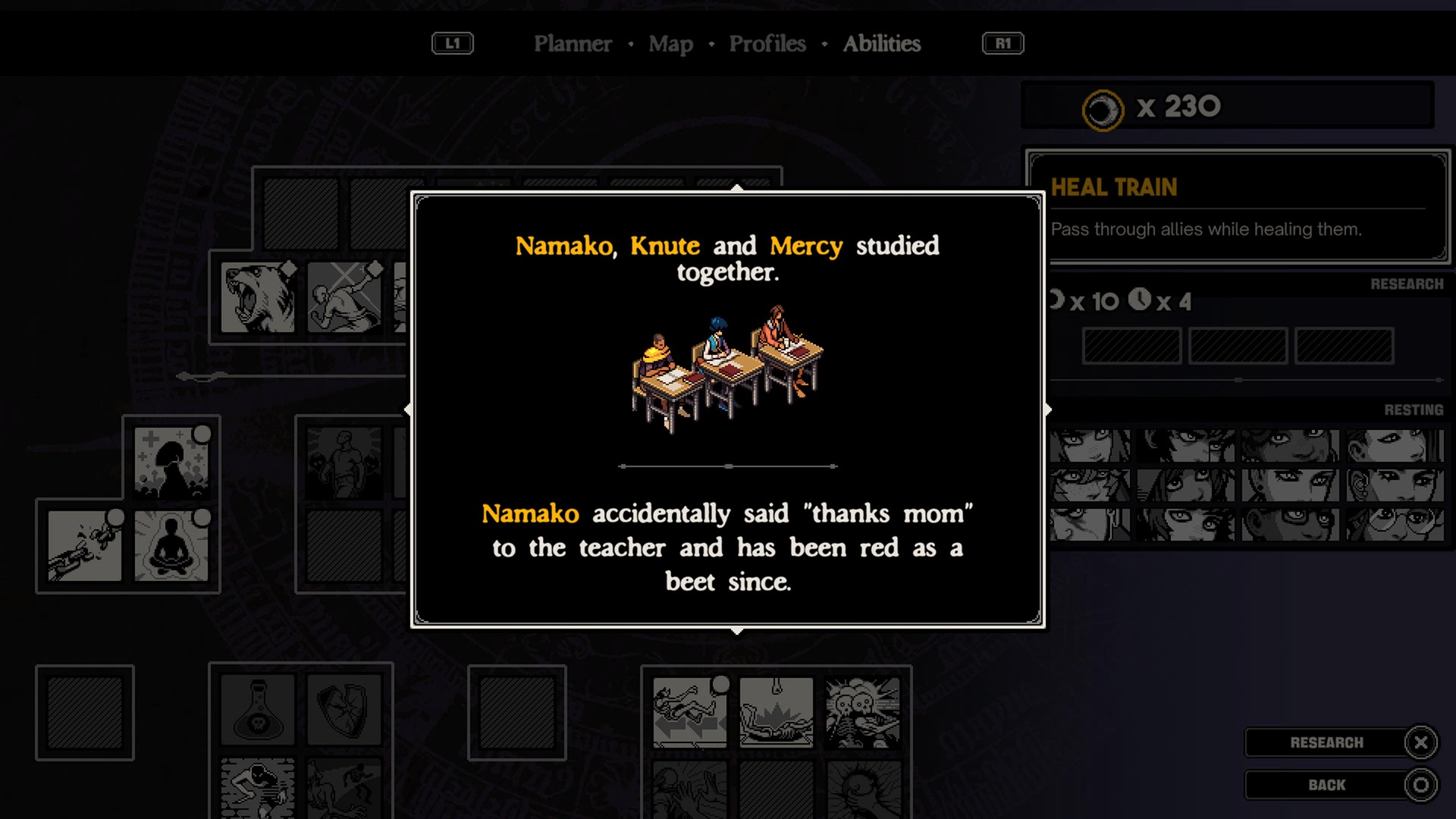Select the broken chain ability icon
The width and height of the screenshot is (1456, 819).
[84, 546]
